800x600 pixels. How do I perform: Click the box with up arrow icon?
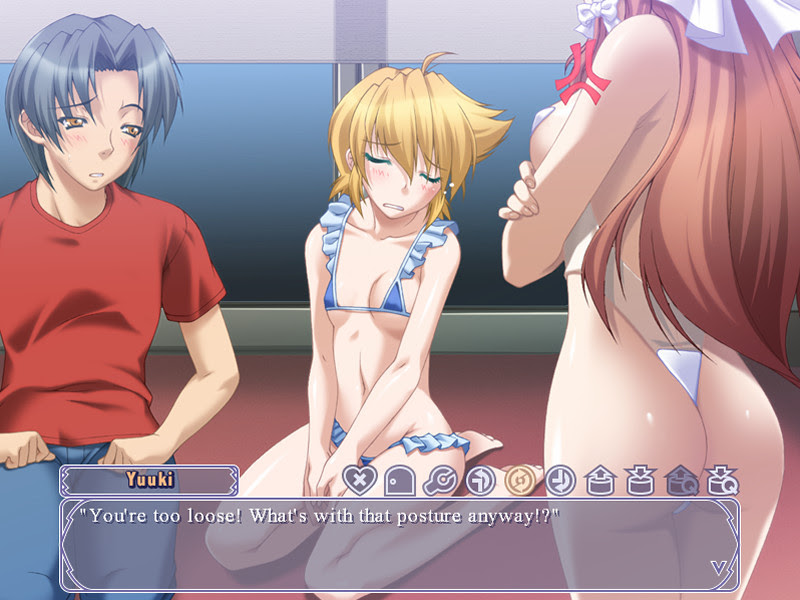[599, 481]
